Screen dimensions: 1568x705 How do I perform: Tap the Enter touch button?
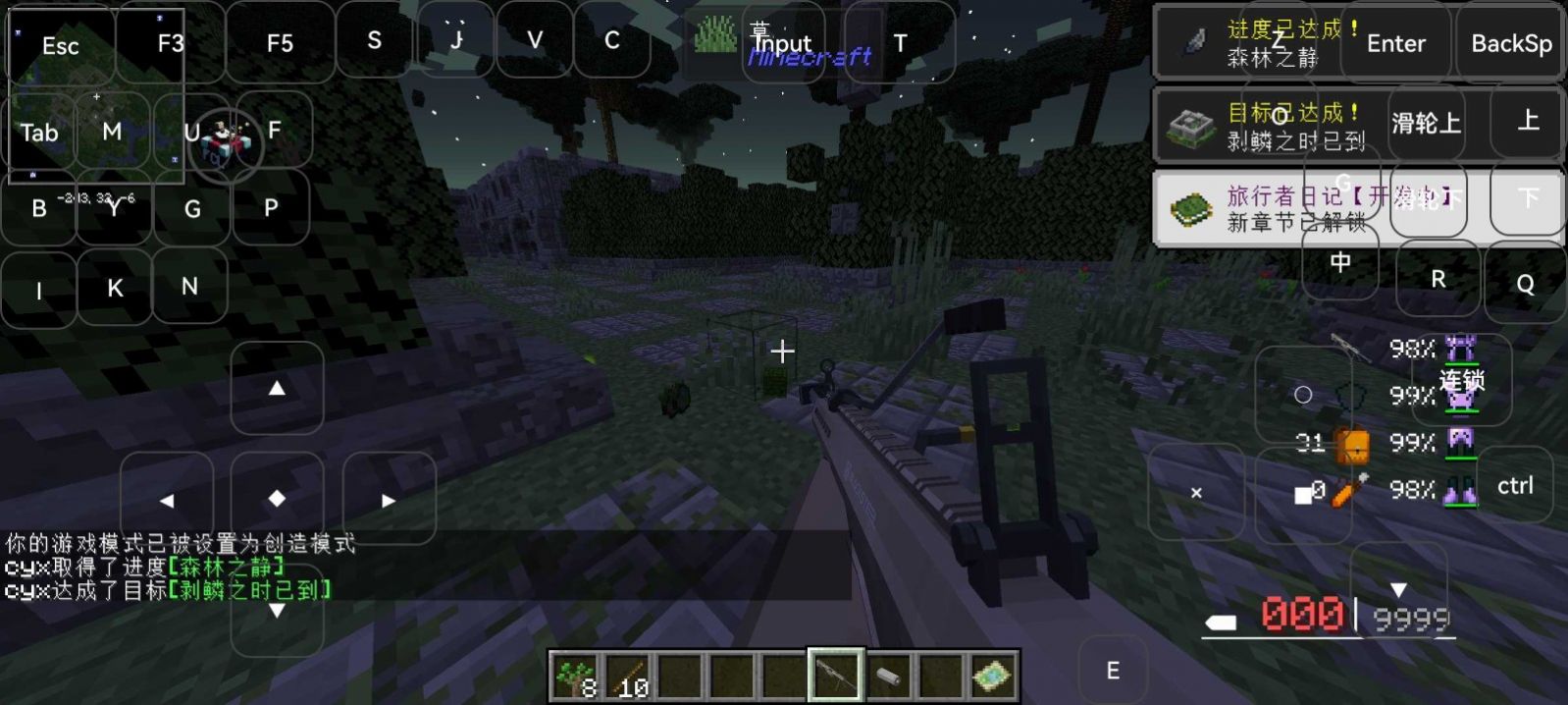point(1395,43)
